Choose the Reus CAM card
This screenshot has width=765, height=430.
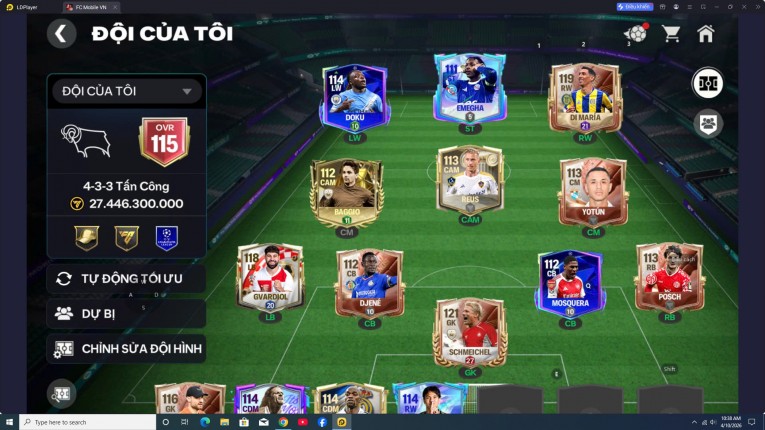(470, 181)
